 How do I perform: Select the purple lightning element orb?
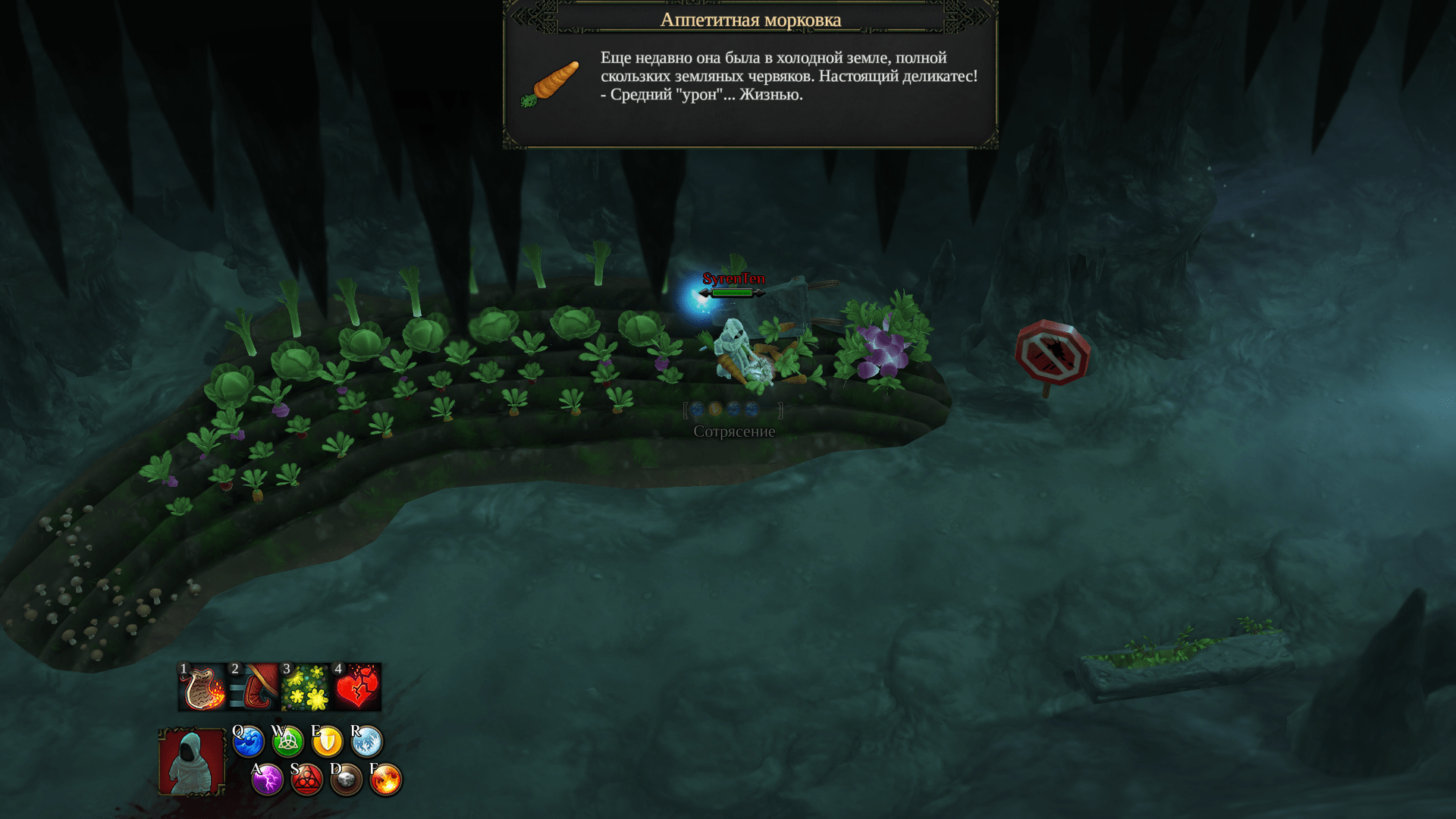267,780
